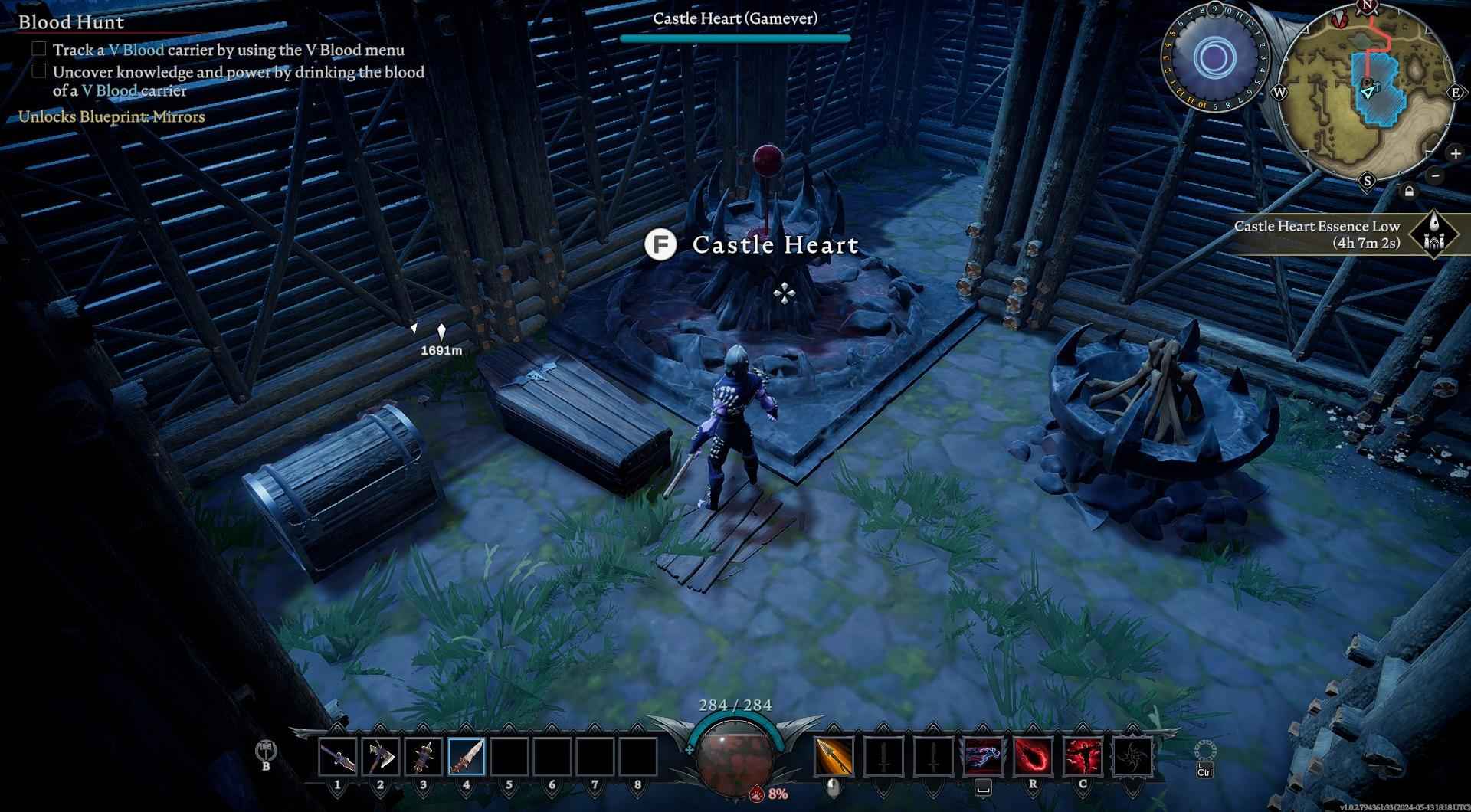This screenshot has height=812, width=1471.
Task: Open the Blood Hunt quest tracker
Action: point(71,22)
